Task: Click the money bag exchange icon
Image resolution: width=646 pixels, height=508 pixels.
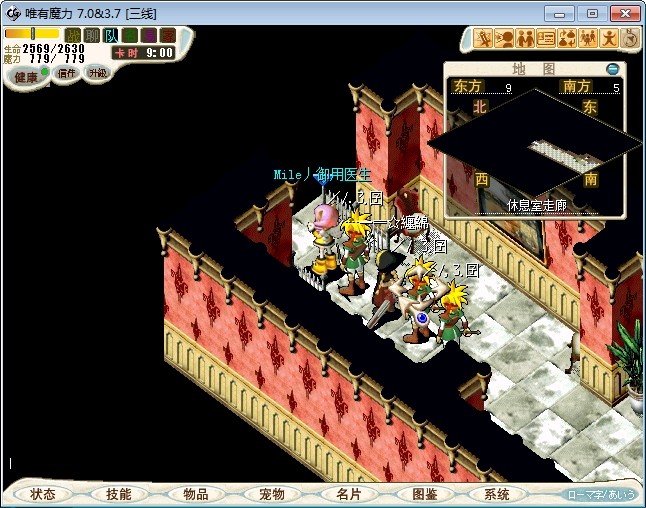Action: coord(566,39)
